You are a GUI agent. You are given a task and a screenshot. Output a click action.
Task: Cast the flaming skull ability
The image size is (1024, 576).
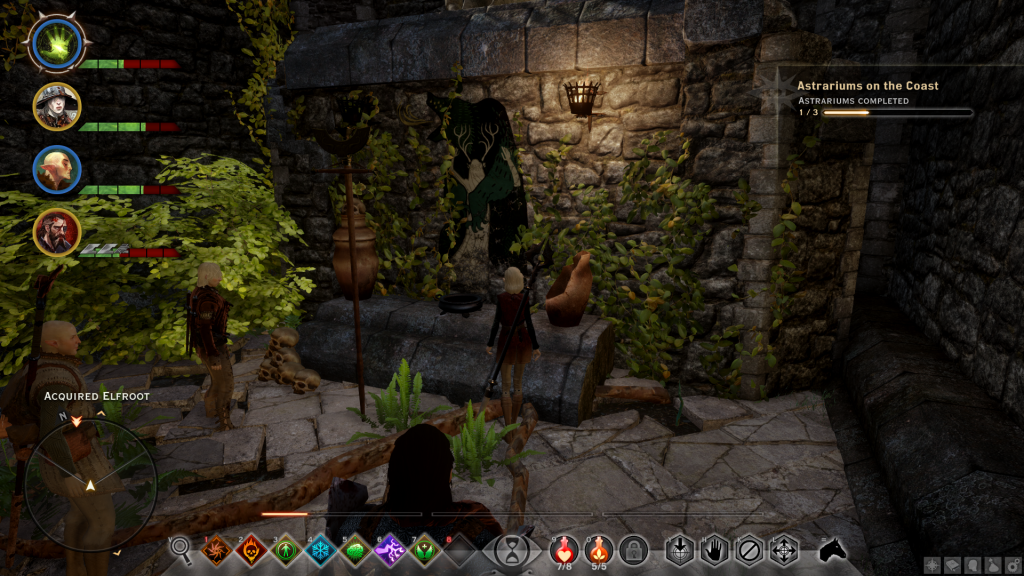tap(251, 550)
